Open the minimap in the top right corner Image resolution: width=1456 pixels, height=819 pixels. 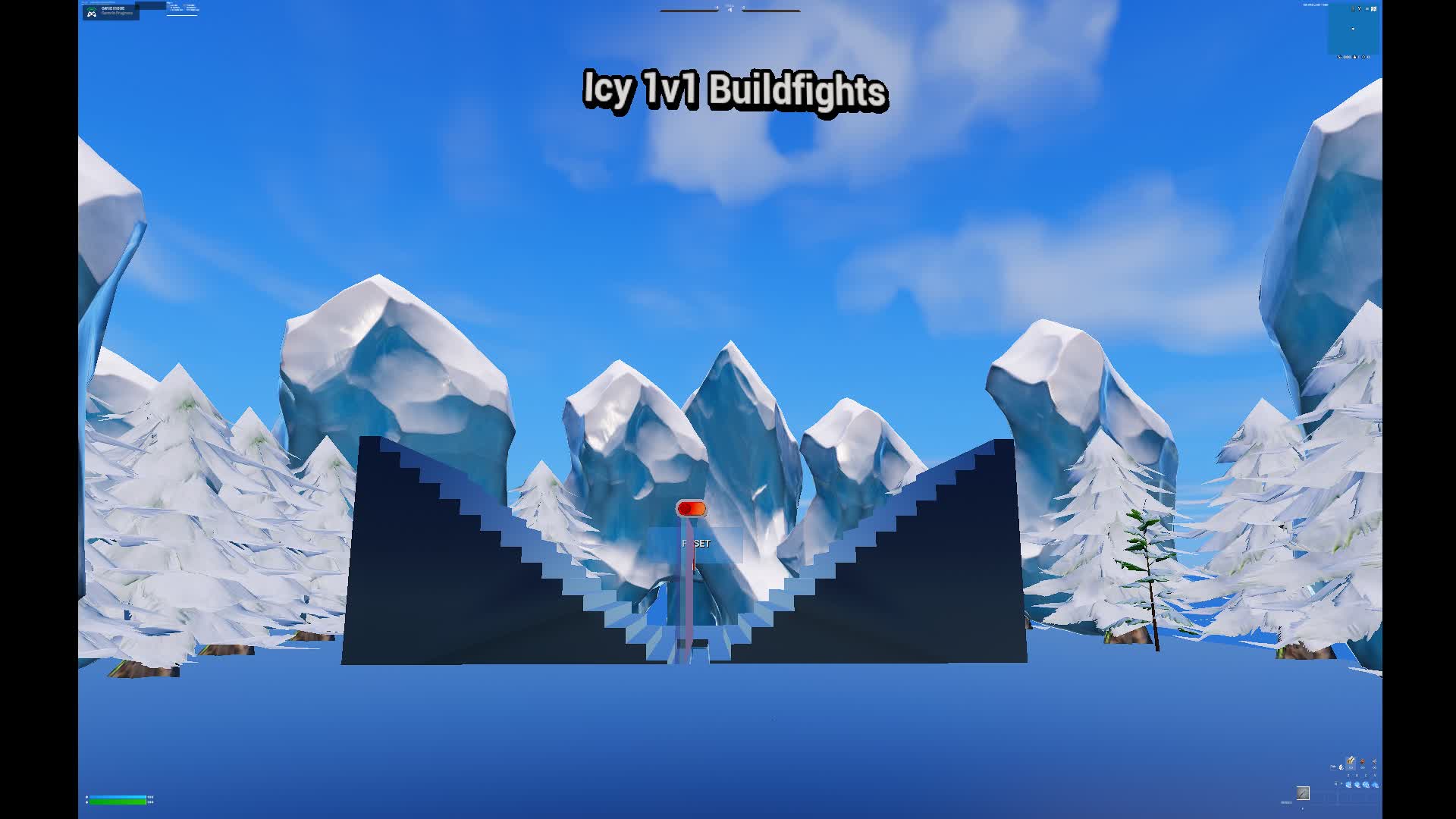point(1354,30)
